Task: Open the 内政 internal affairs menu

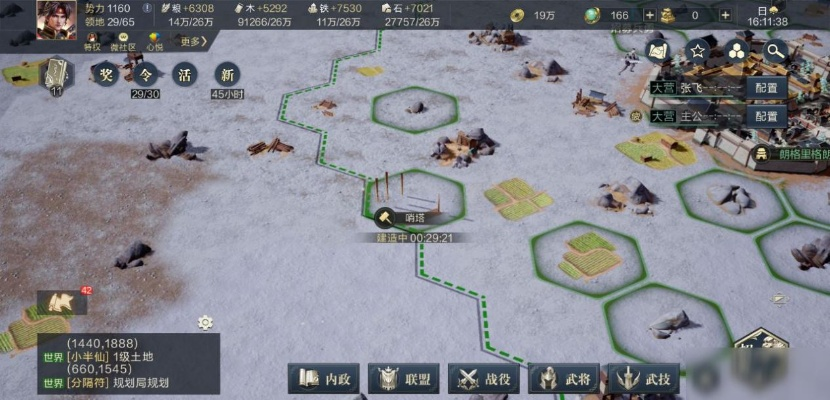Action: coord(324,379)
